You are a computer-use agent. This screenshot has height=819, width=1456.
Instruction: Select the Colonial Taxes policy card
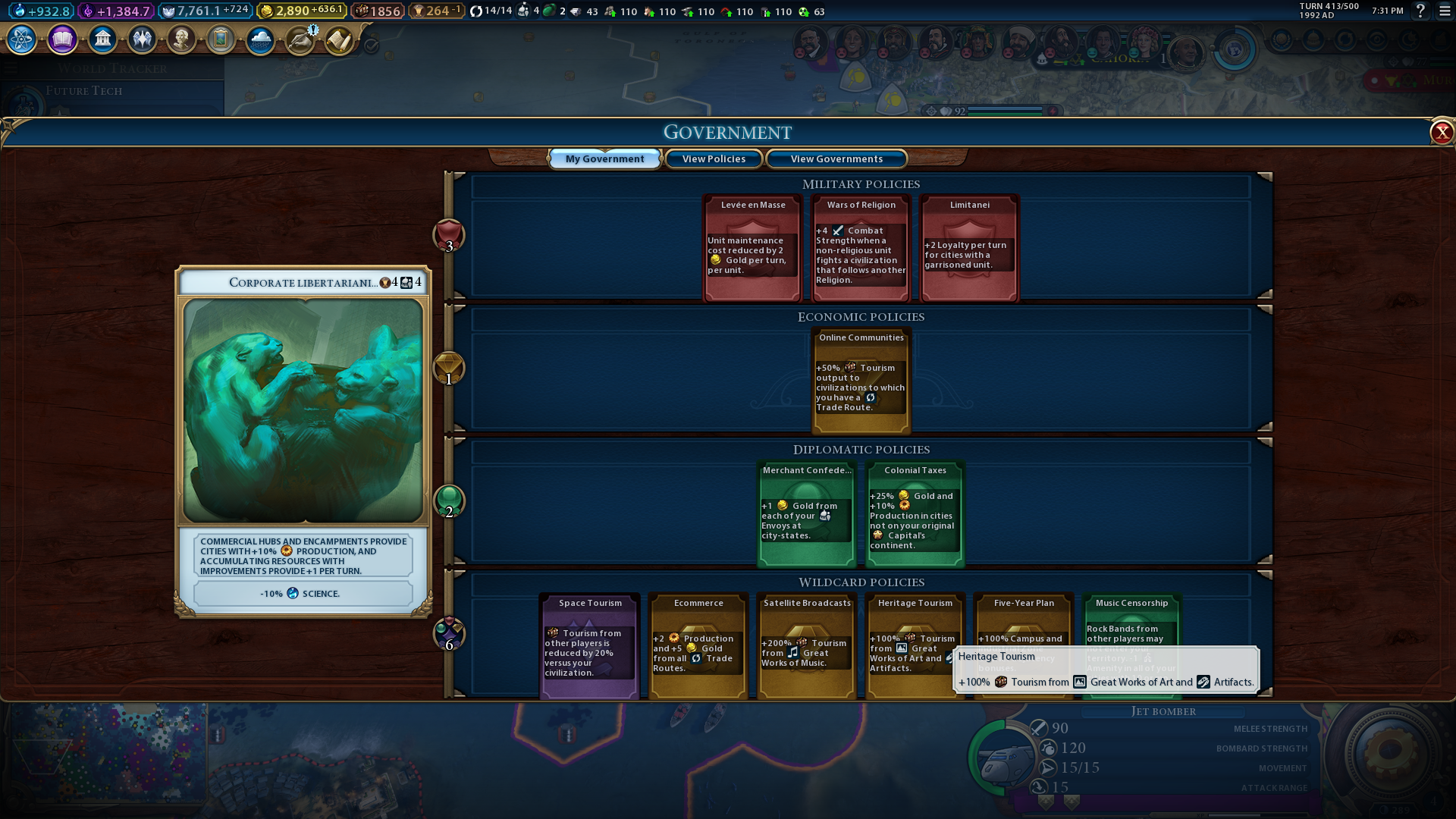pos(915,514)
